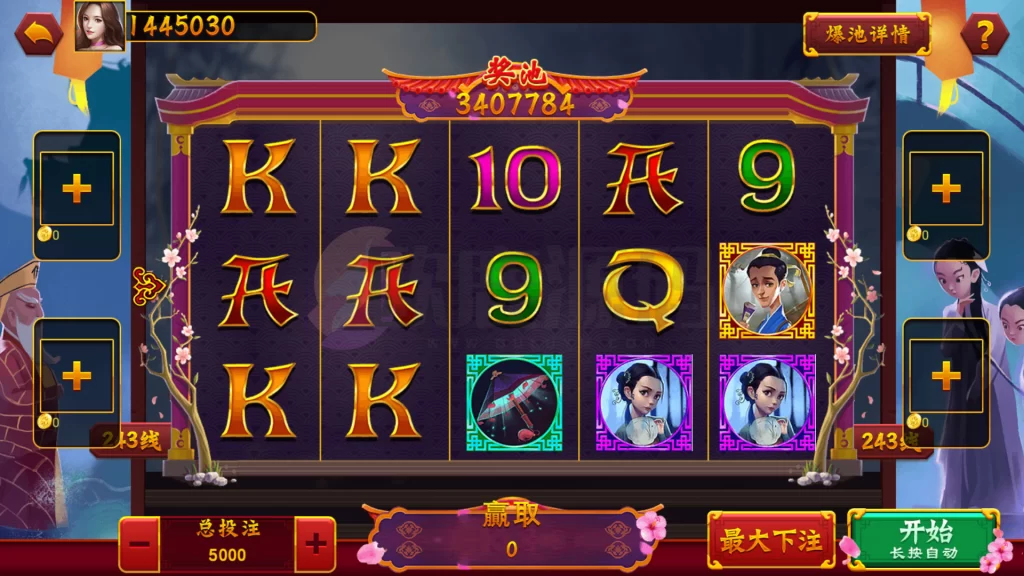The width and height of the screenshot is (1024, 576).
Task: Go back with the orange arrow button
Action: pos(38,34)
